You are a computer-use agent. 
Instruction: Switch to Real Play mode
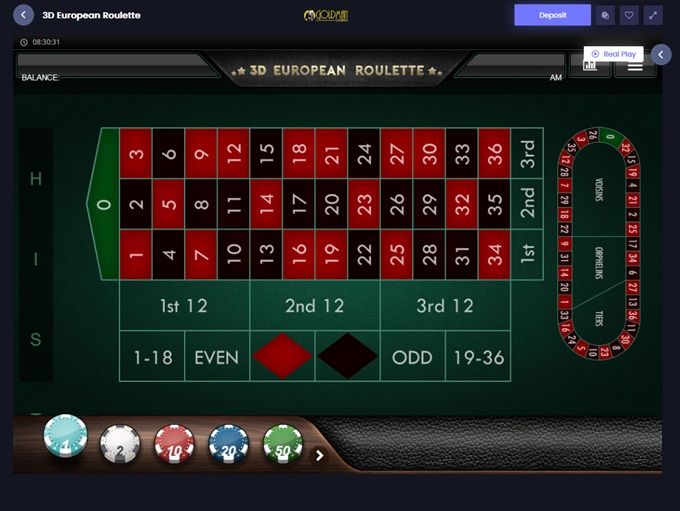coord(613,54)
